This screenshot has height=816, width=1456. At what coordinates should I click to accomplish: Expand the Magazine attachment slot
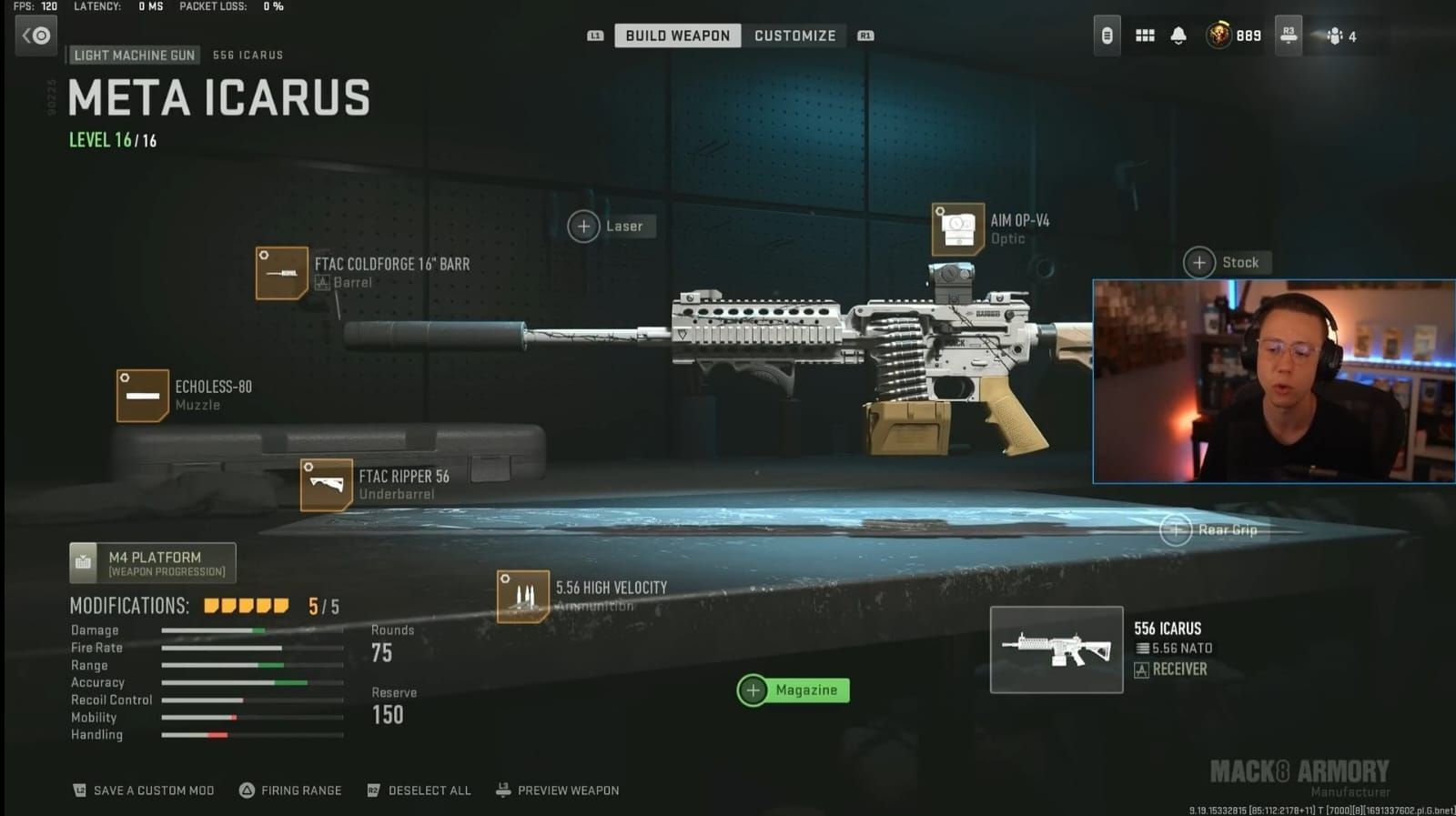[753, 690]
